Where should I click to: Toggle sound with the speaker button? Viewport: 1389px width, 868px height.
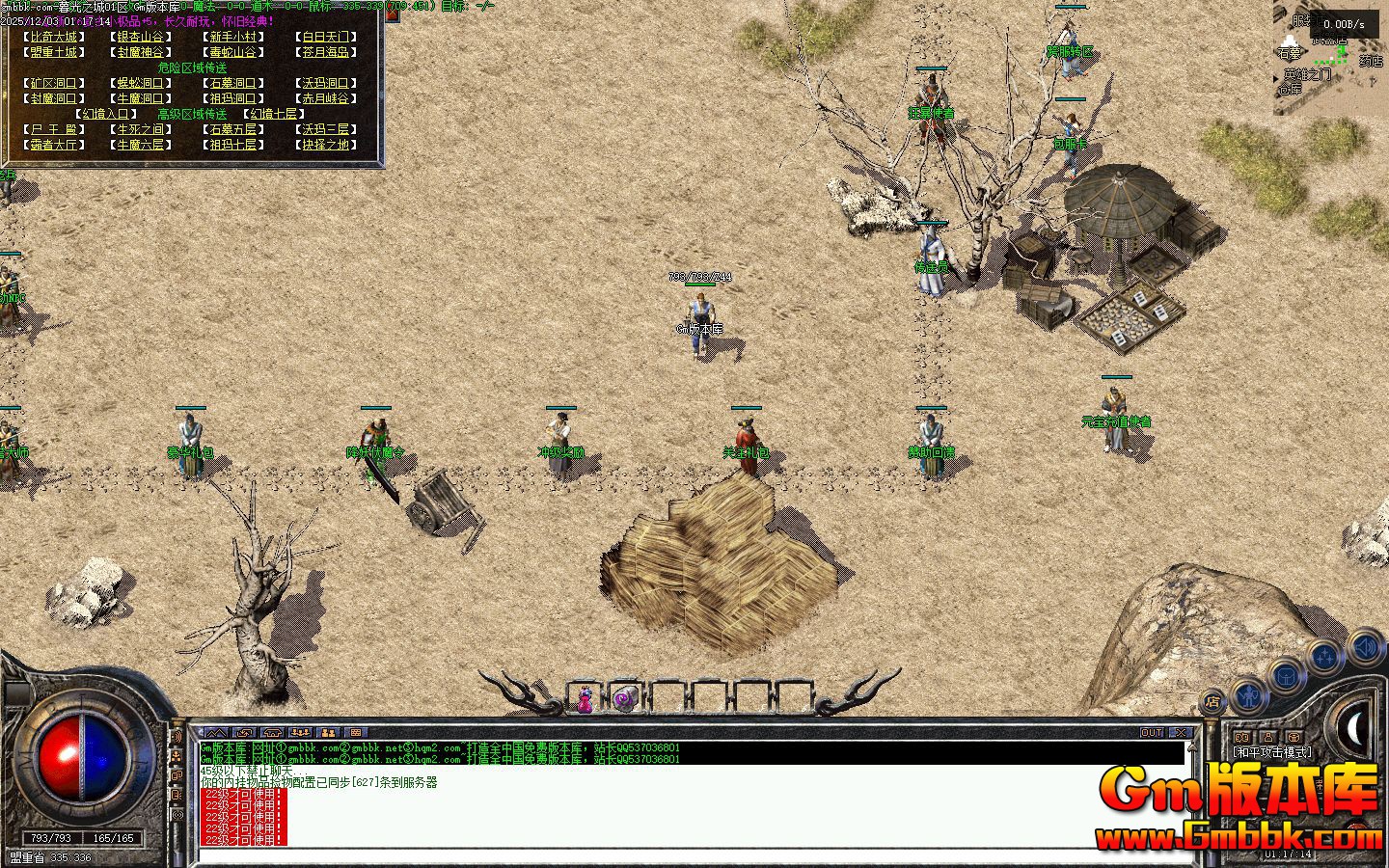coord(1365,645)
